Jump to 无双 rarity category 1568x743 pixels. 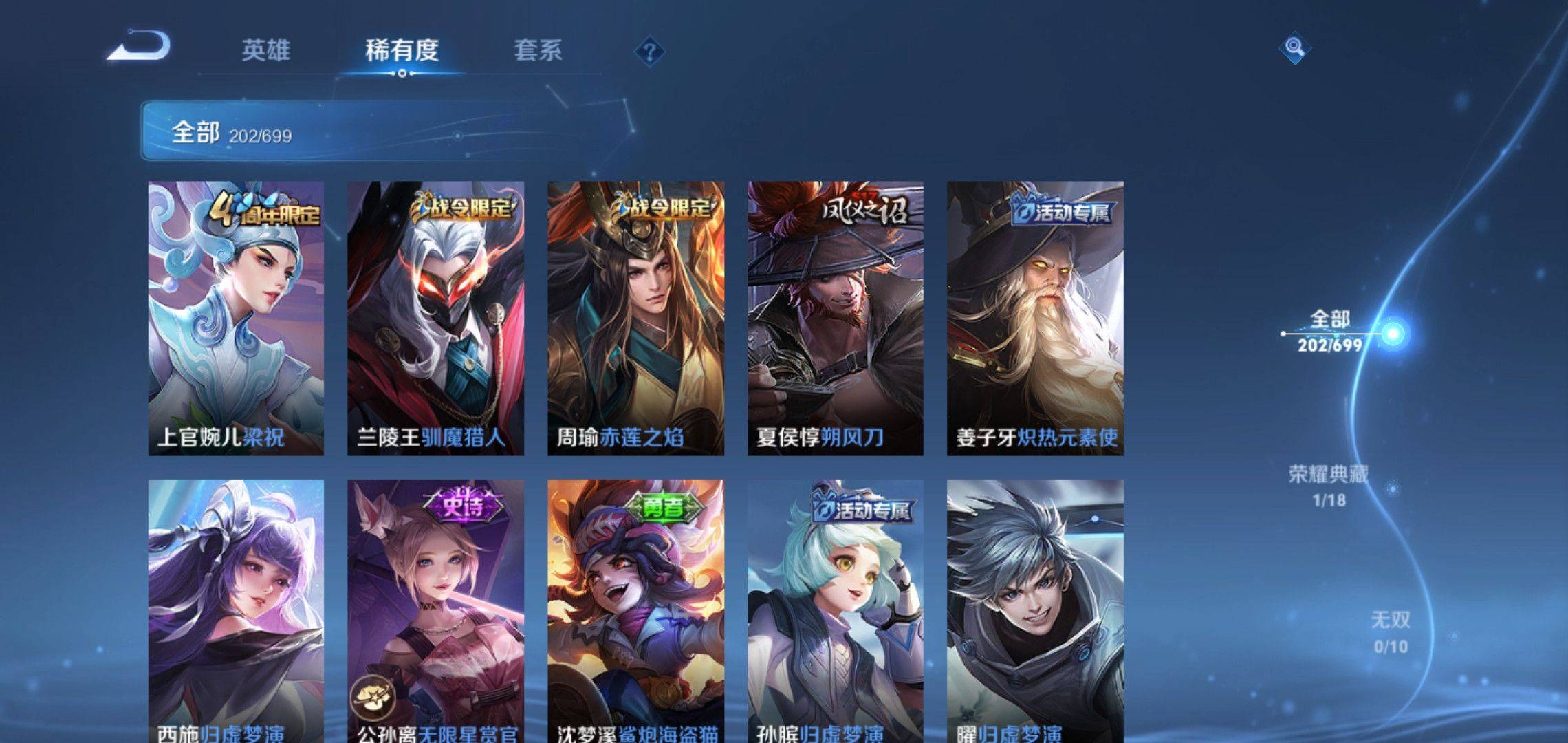click(1390, 632)
